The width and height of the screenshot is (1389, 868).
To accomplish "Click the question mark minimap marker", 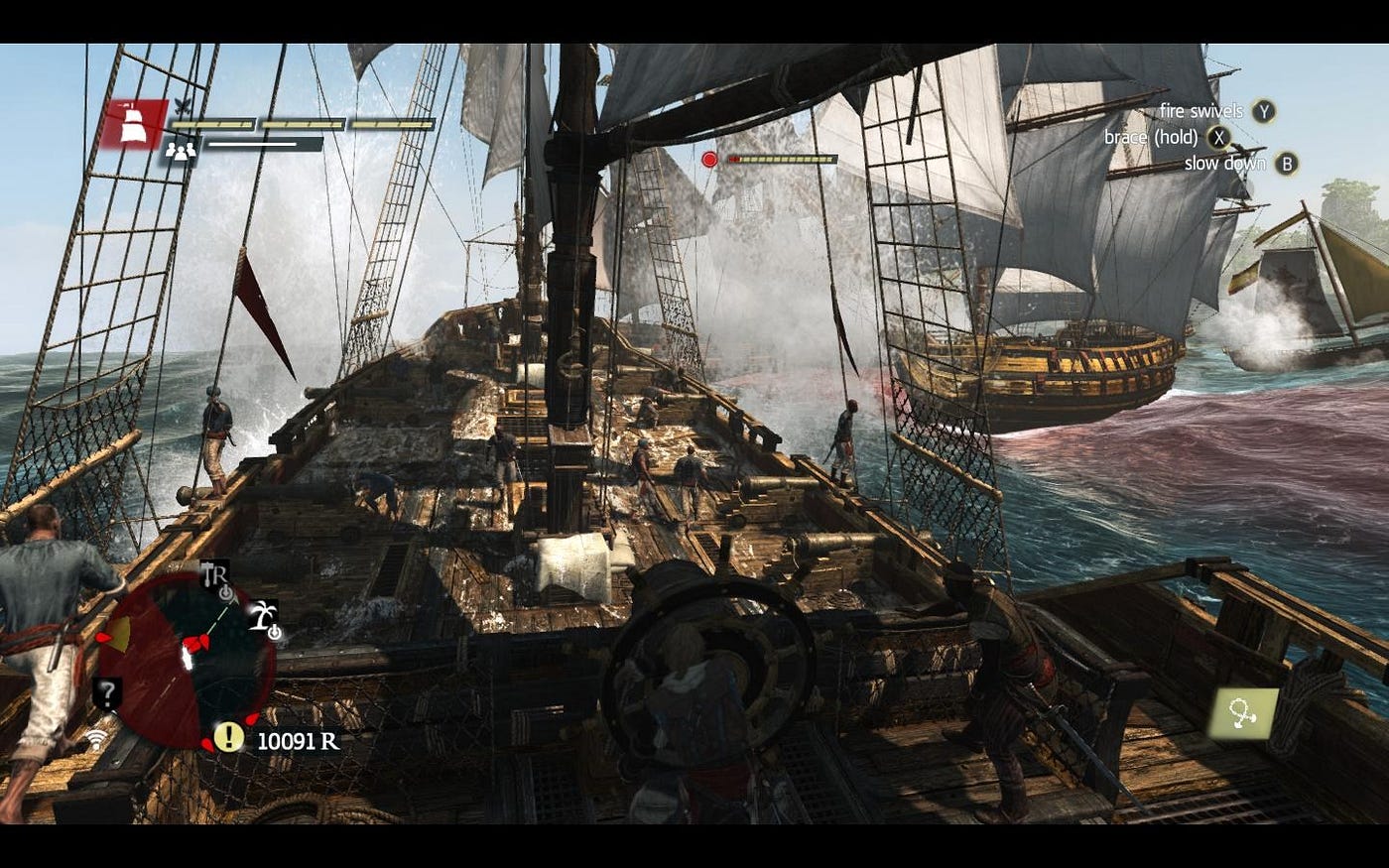I will point(107,692).
